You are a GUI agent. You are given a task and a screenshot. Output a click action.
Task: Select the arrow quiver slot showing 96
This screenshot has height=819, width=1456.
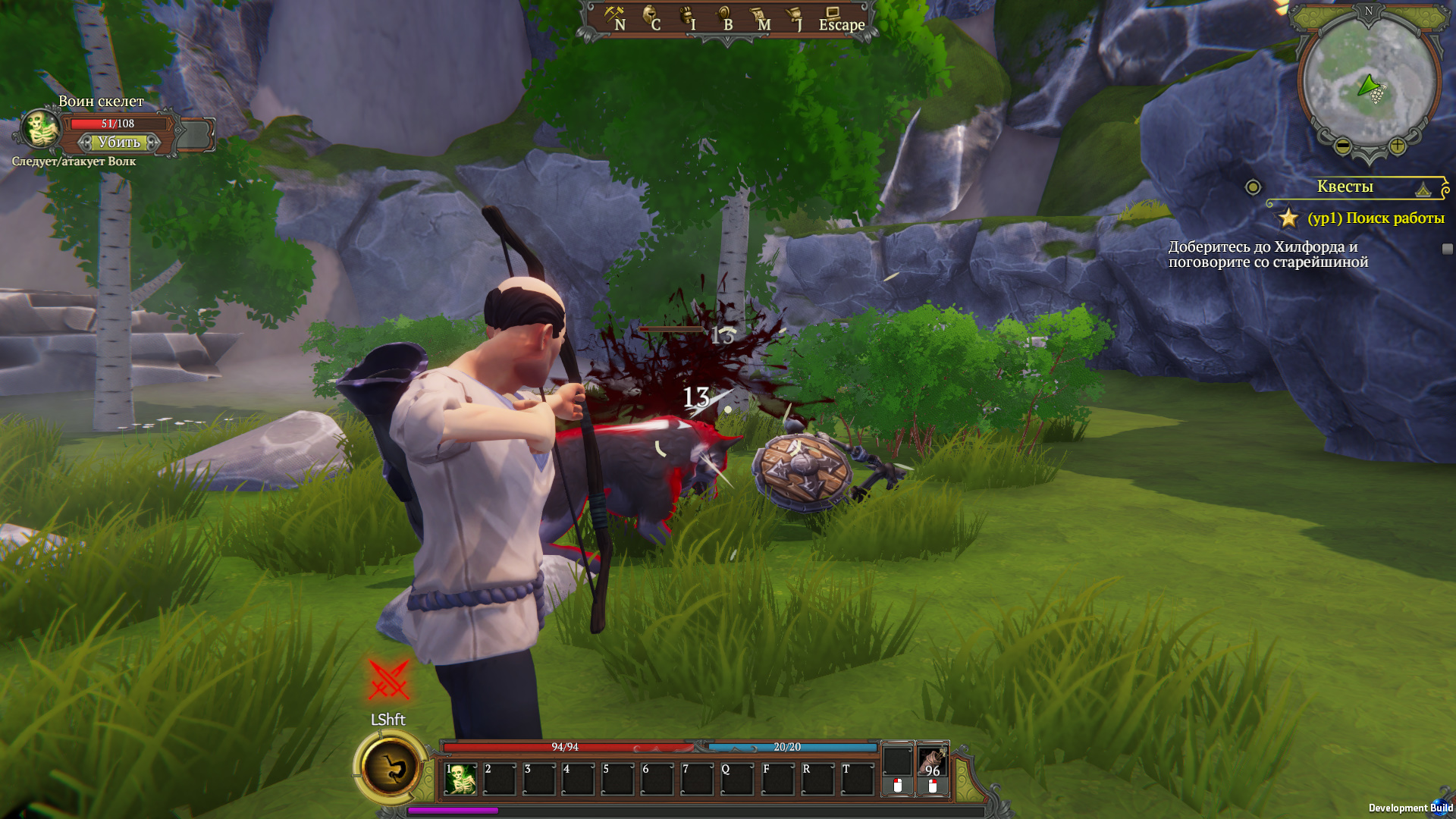pyautogui.click(x=933, y=761)
